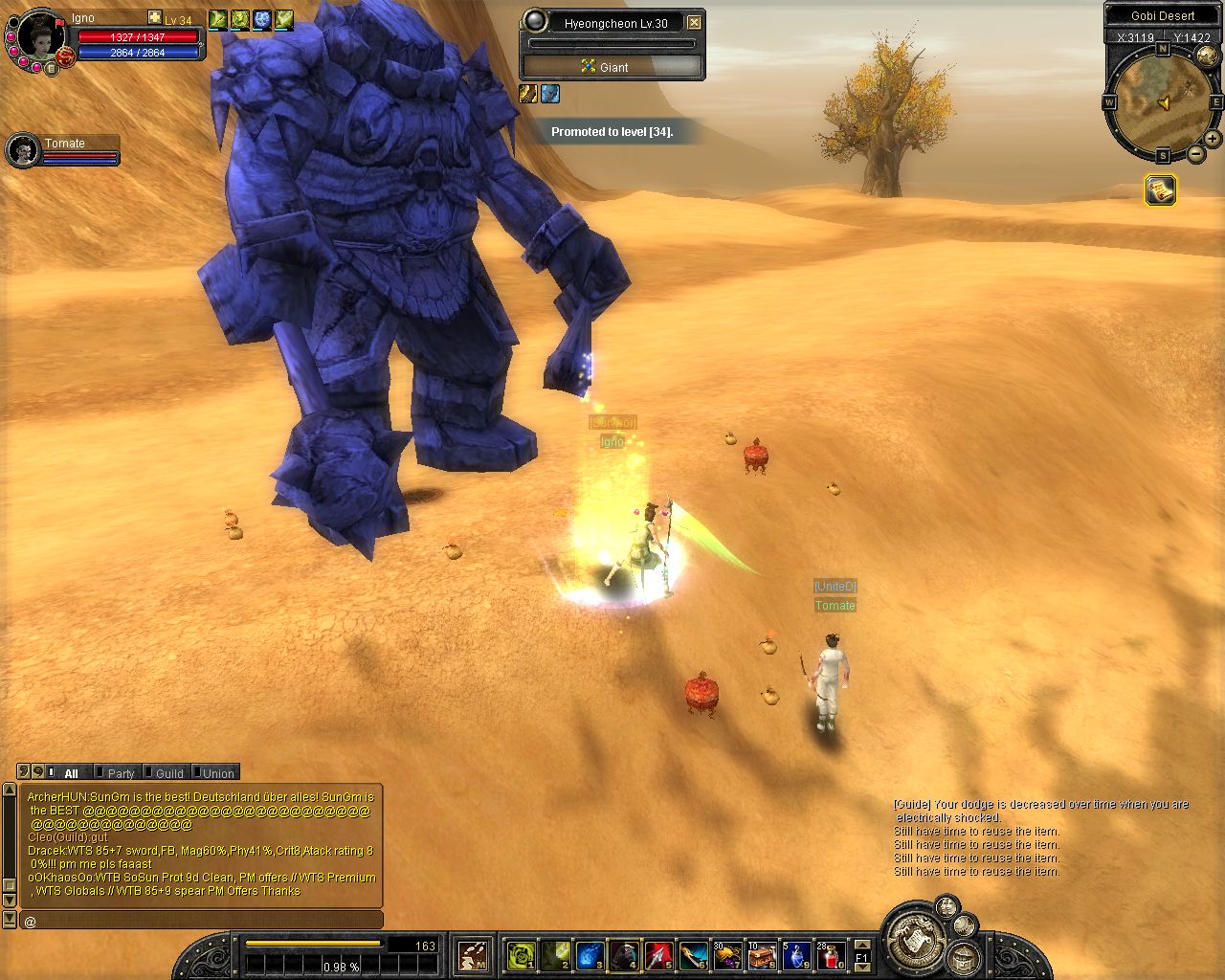The height and width of the screenshot is (980, 1225).
Task: Click the footprints movement icon beside the hotbar
Action: pos(473,954)
